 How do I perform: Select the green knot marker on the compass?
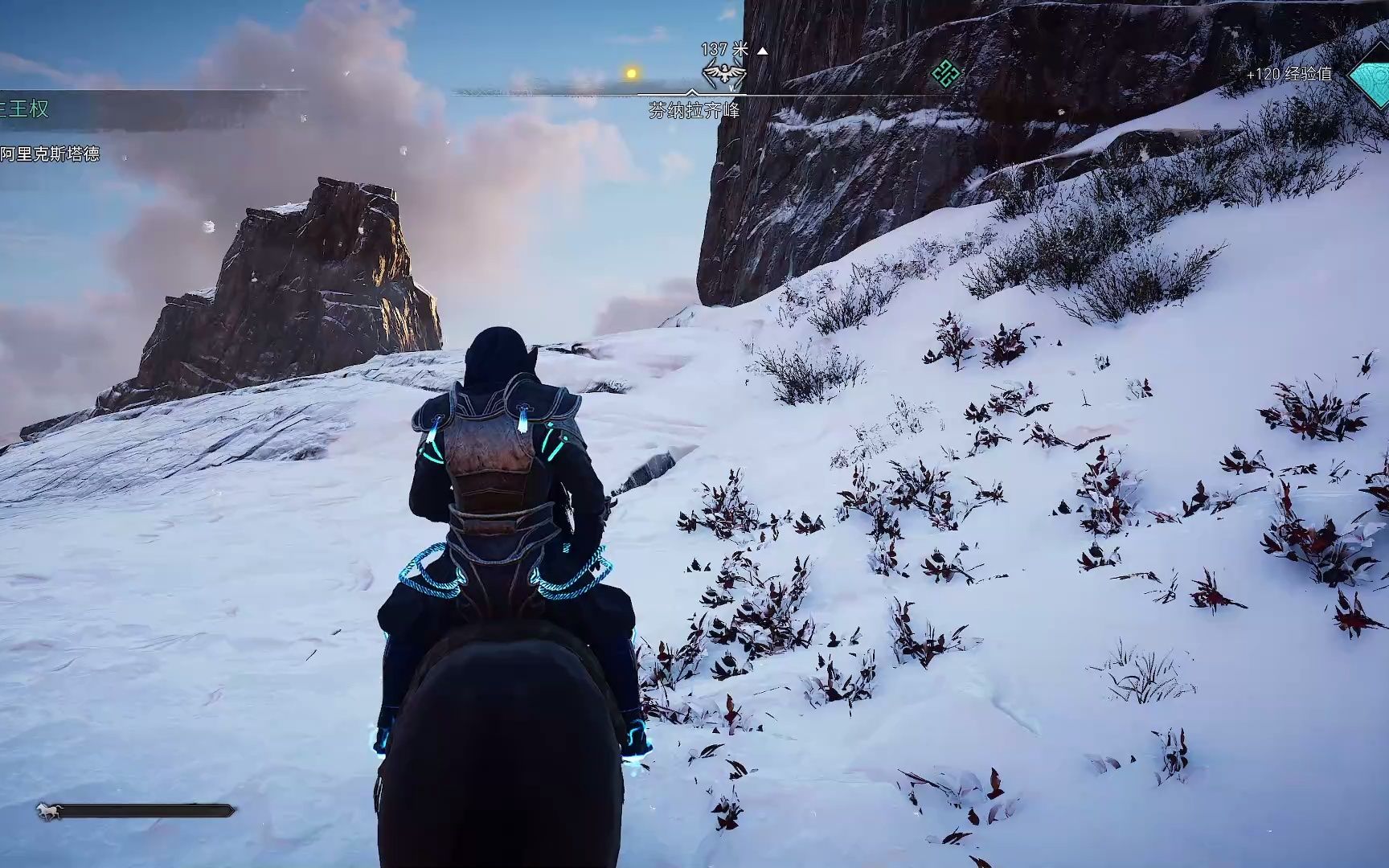946,75
